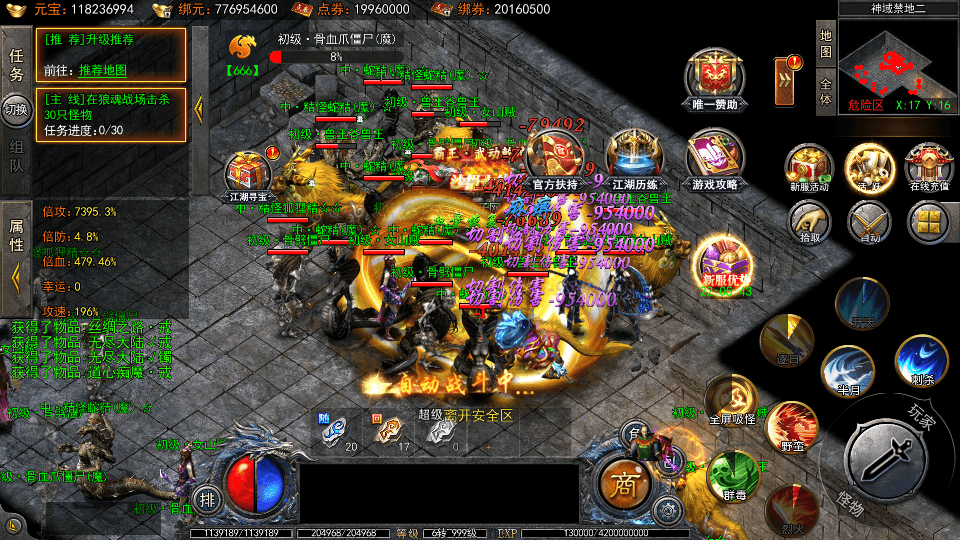
Task: Open the 游戏攻略 game guide book
Action: (x=714, y=160)
